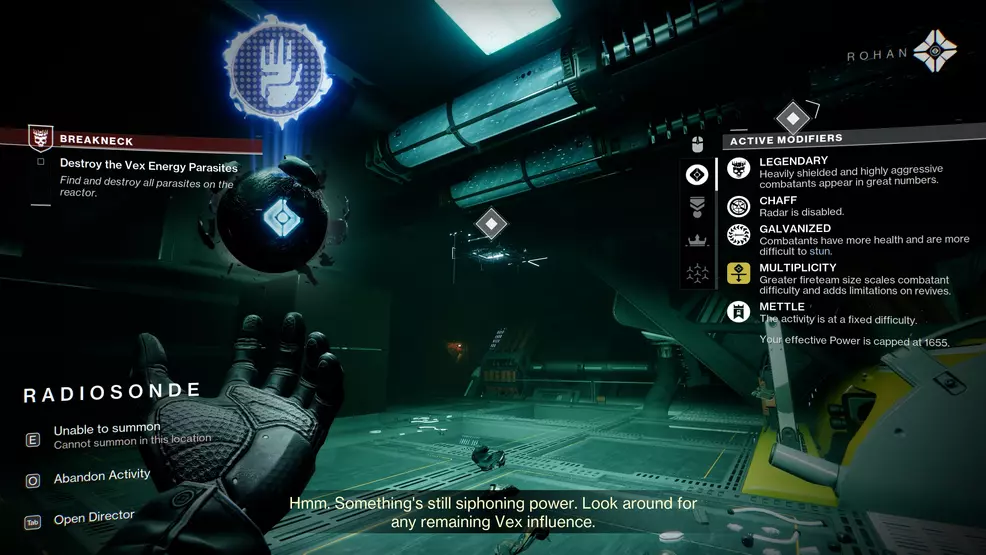Open Director from the Ghost menu
986x555 pixels.
coord(93,517)
